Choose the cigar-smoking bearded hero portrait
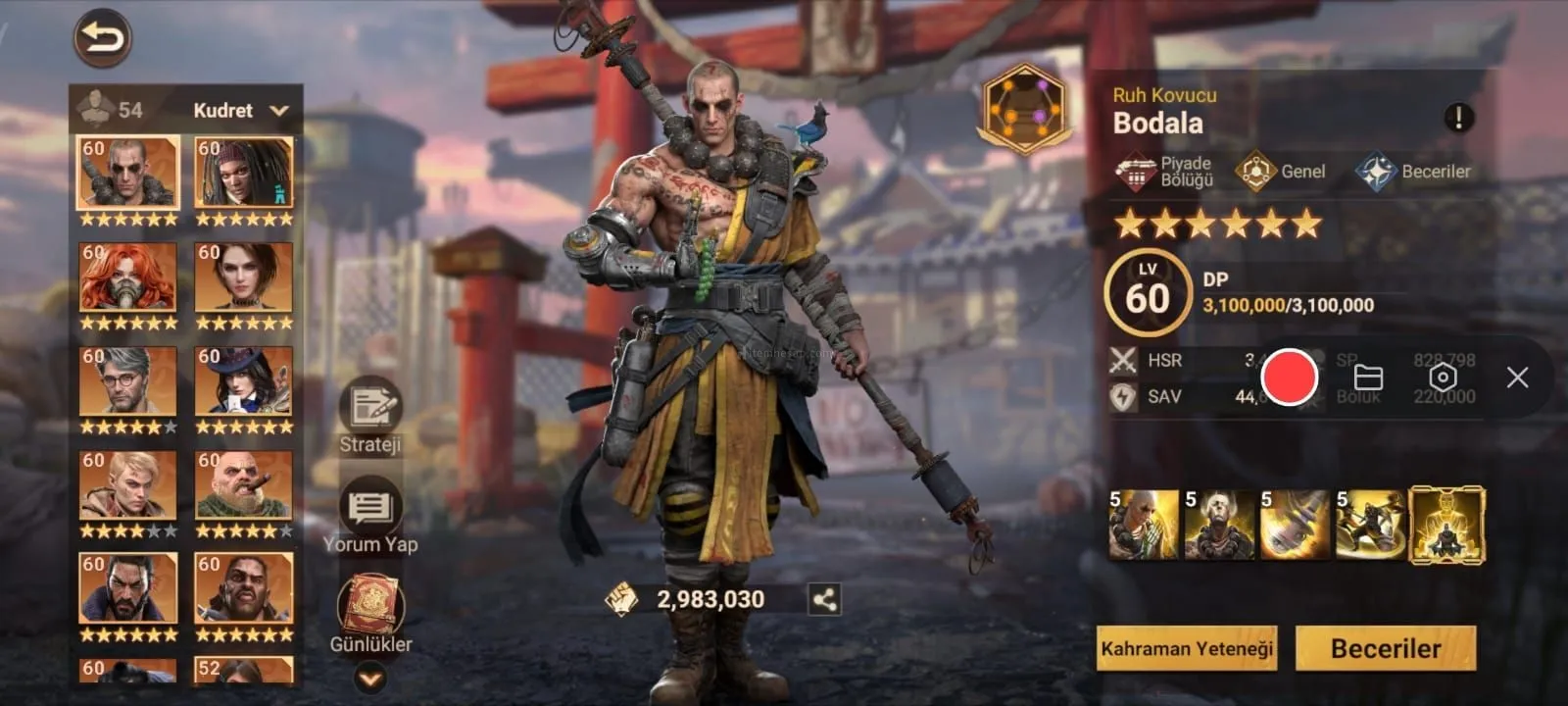This screenshot has width=1568, height=706. pos(244,485)
